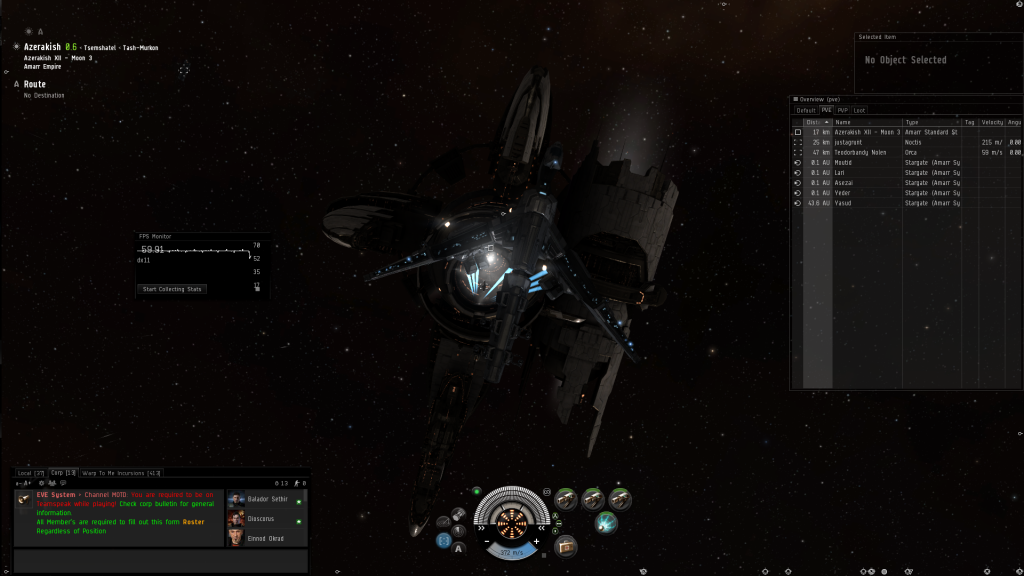Click Start Collecting Stats in FPS Monitor
The width and height of the screenshot is (1024, 576).
tap(172, 289)
